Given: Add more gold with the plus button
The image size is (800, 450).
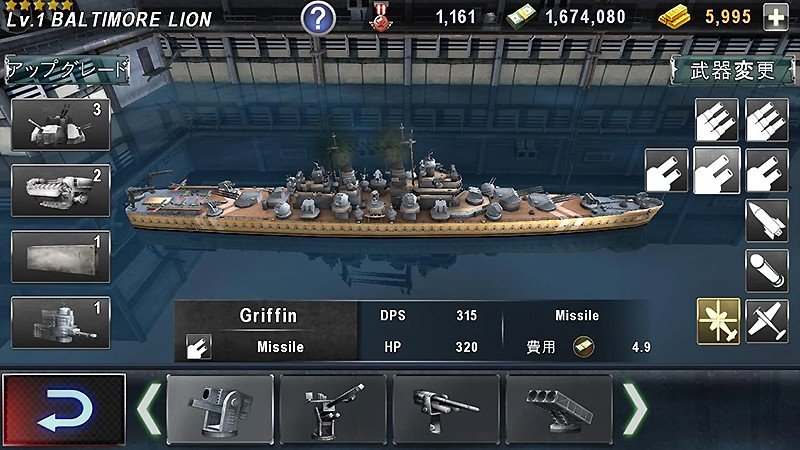Looking at the screenshot, I should click(774, 17).
